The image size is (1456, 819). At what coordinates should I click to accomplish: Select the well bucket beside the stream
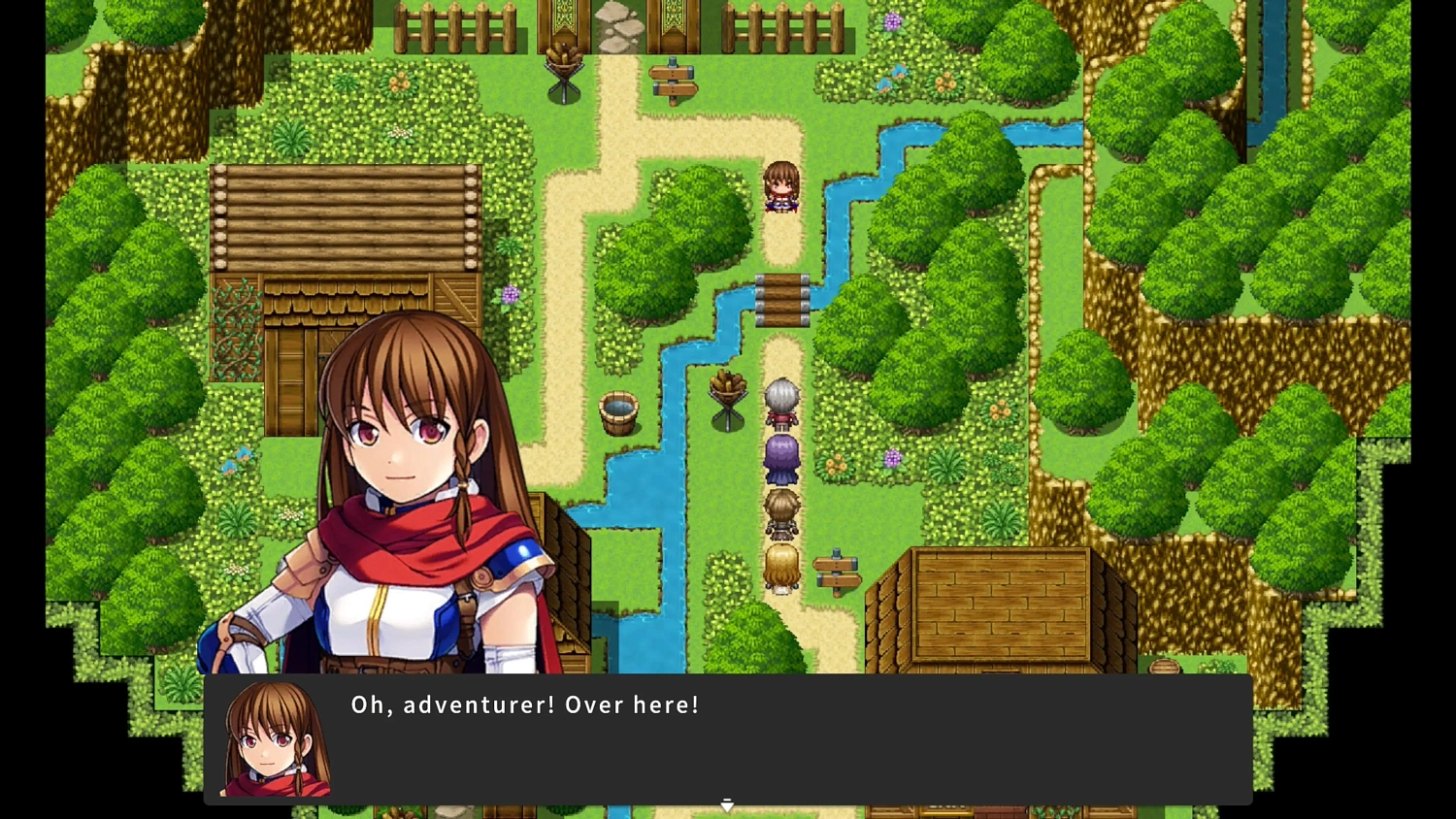pos(618,412)
